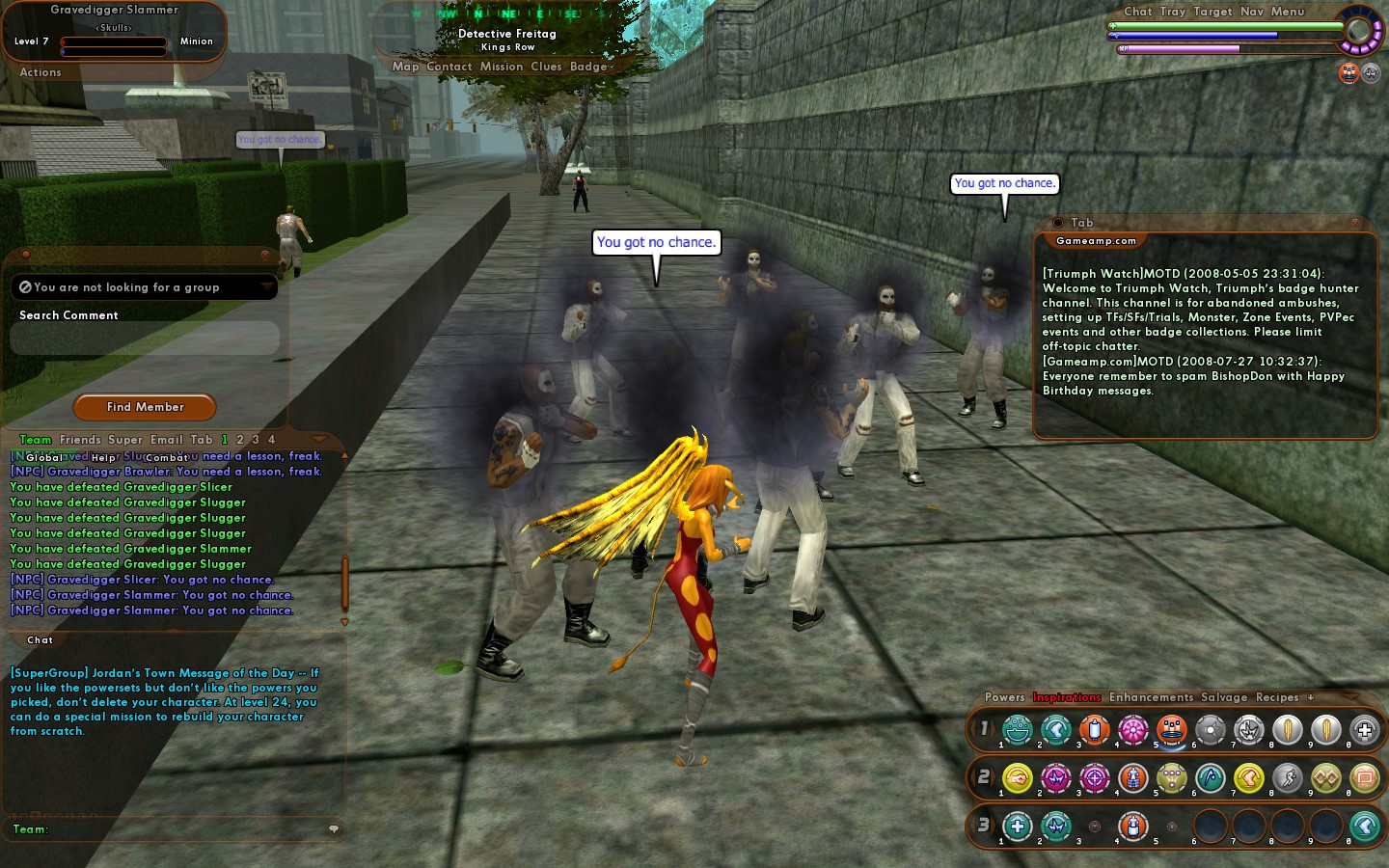Open the main Menu button

tap(1288, 12)
